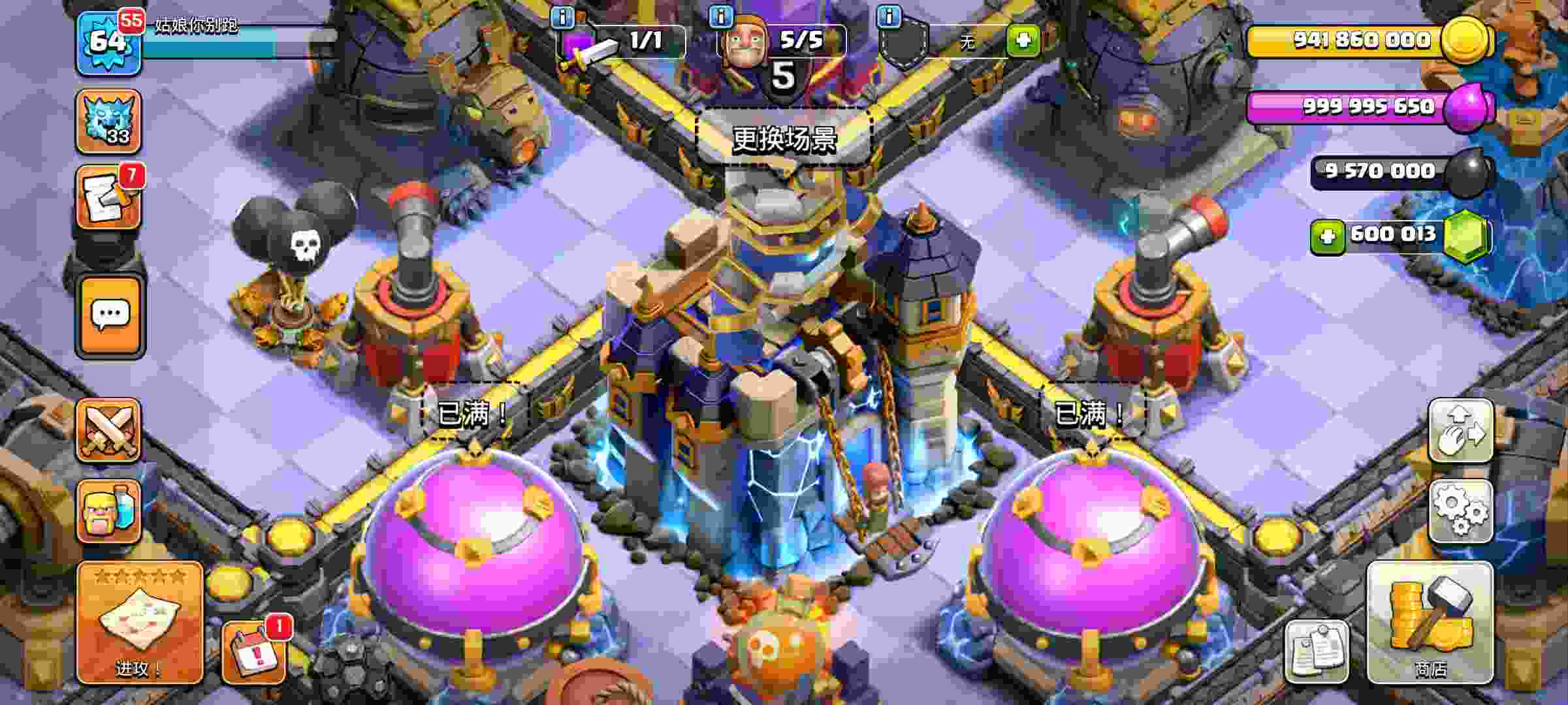1568x705 pixels.
Task: Open the player profile level 64 badge
Action: tap(108, 43)
